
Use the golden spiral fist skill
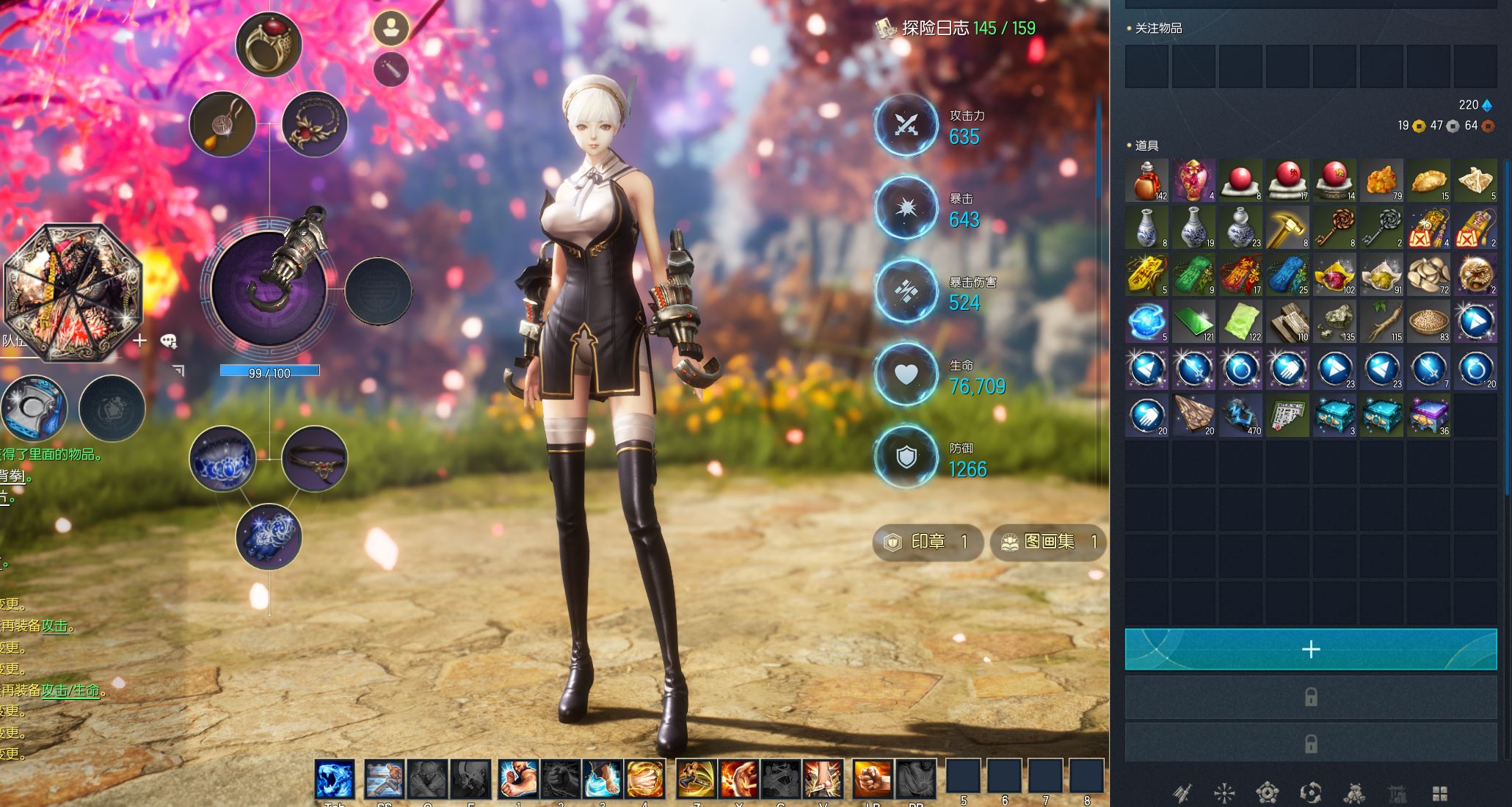tap(645, 778)
